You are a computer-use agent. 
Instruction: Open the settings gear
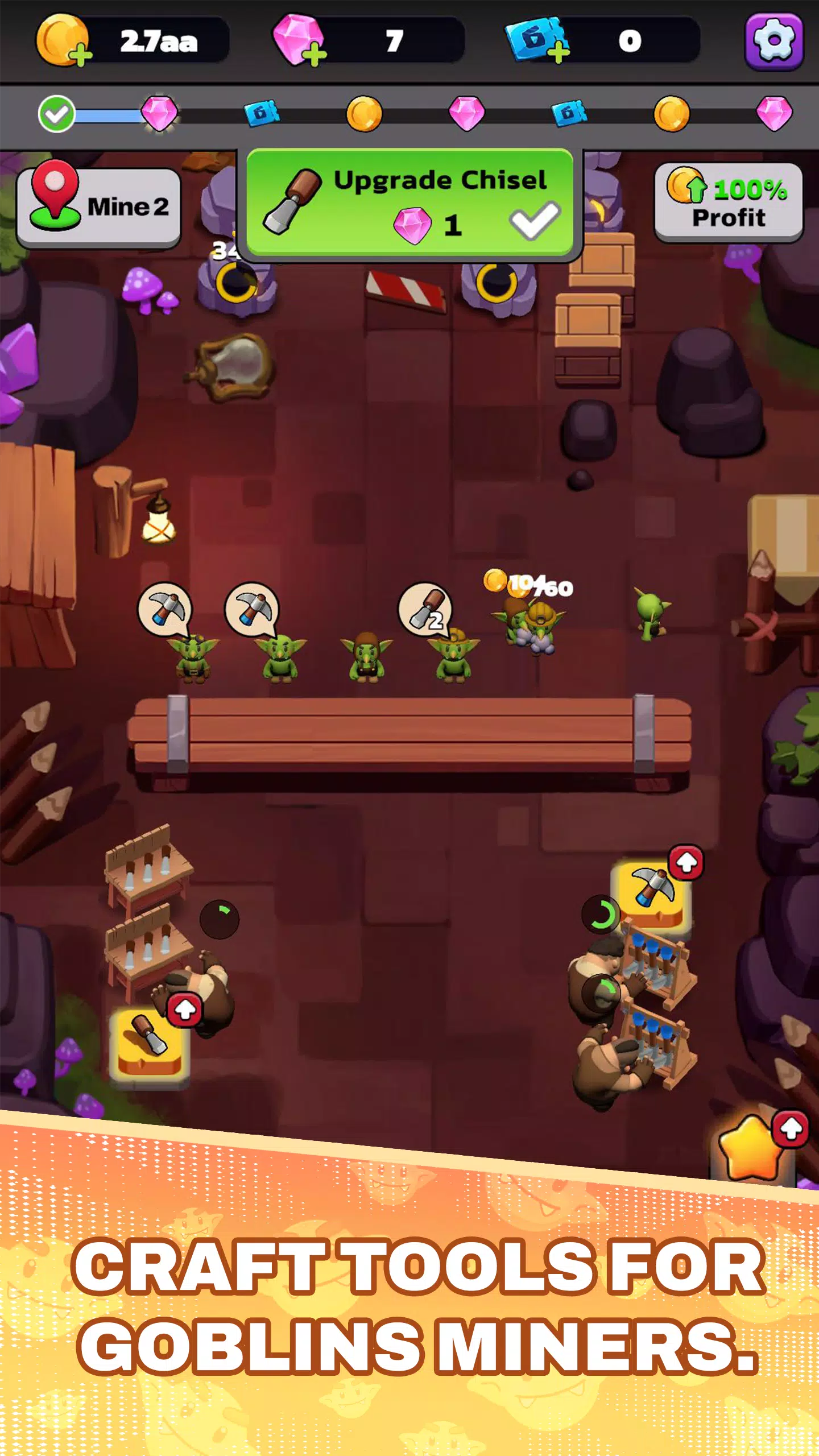pyautogui.click(x=775, y=40)
